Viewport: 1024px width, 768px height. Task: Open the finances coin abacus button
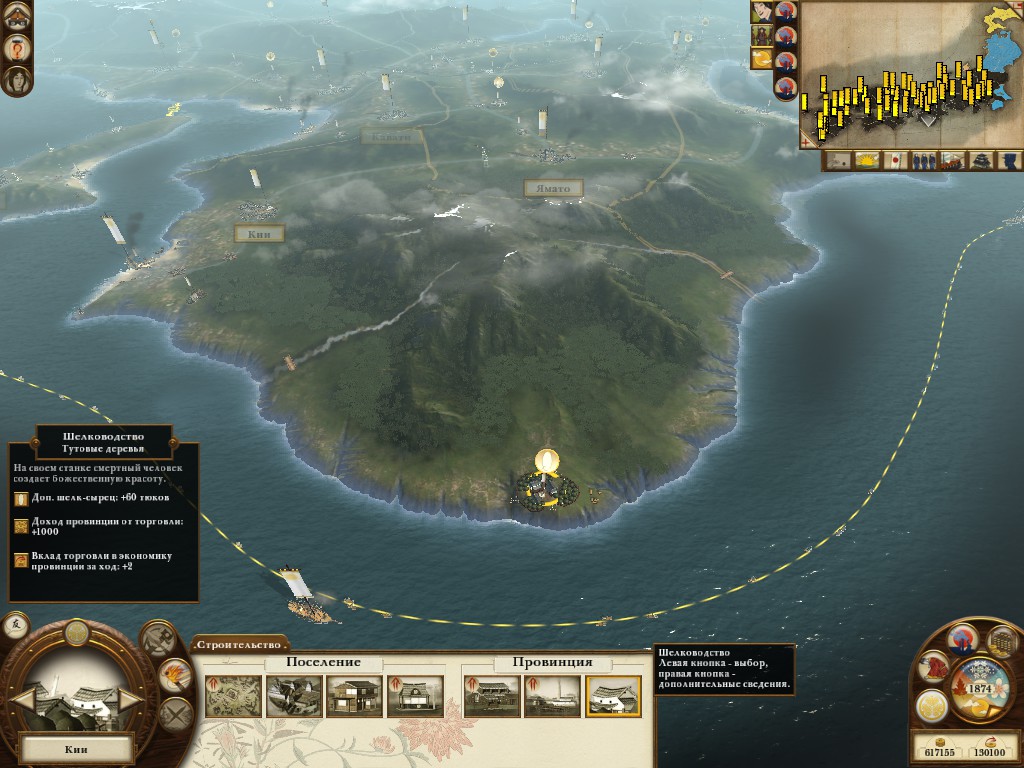tap(1001, 642)
